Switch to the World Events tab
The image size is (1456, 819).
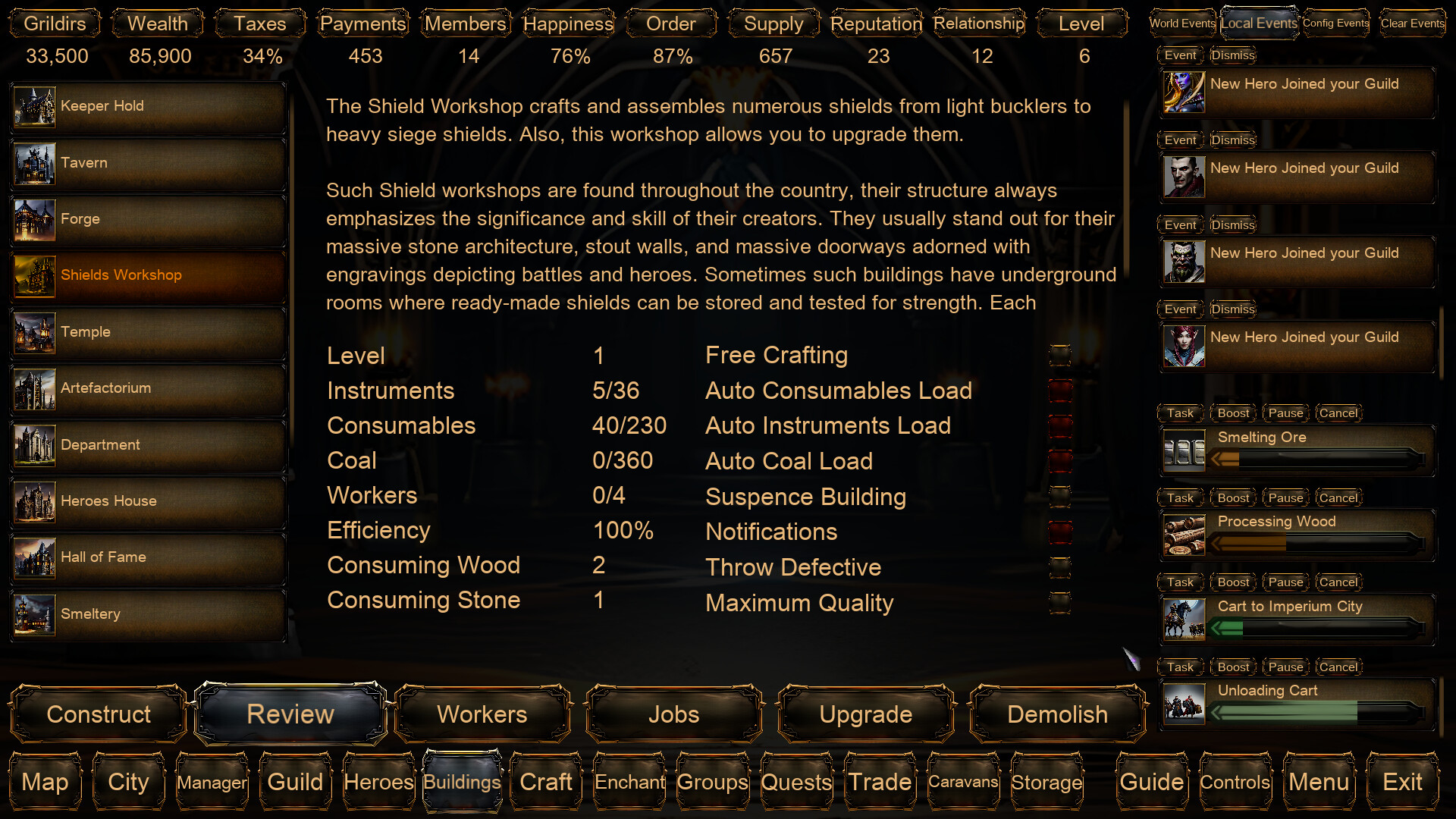click(1181, 24)
